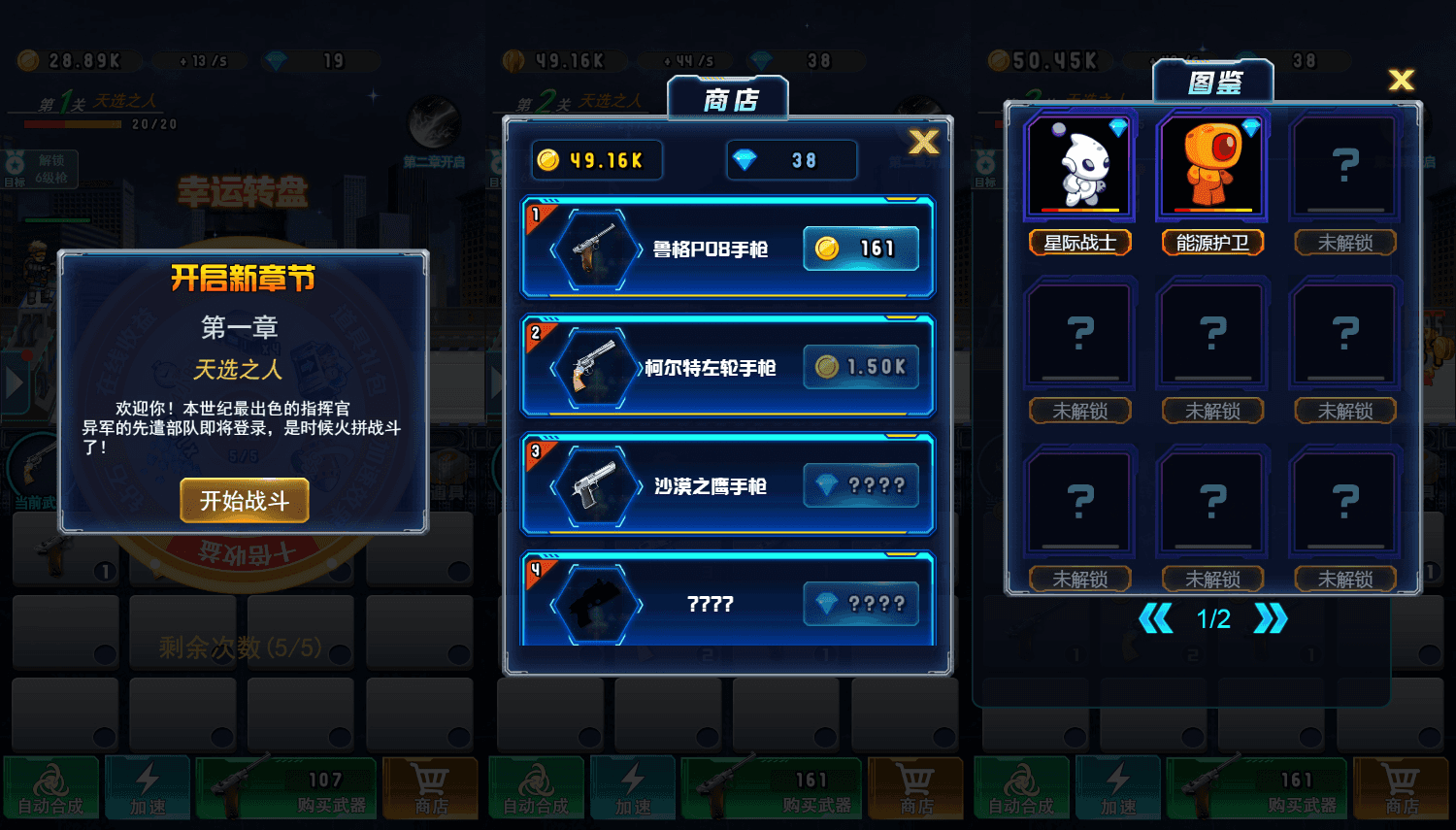This screenshot has width=1456, height=830.
Task: Activate the 加速 speed boost icon
Action: click(148, 788)
